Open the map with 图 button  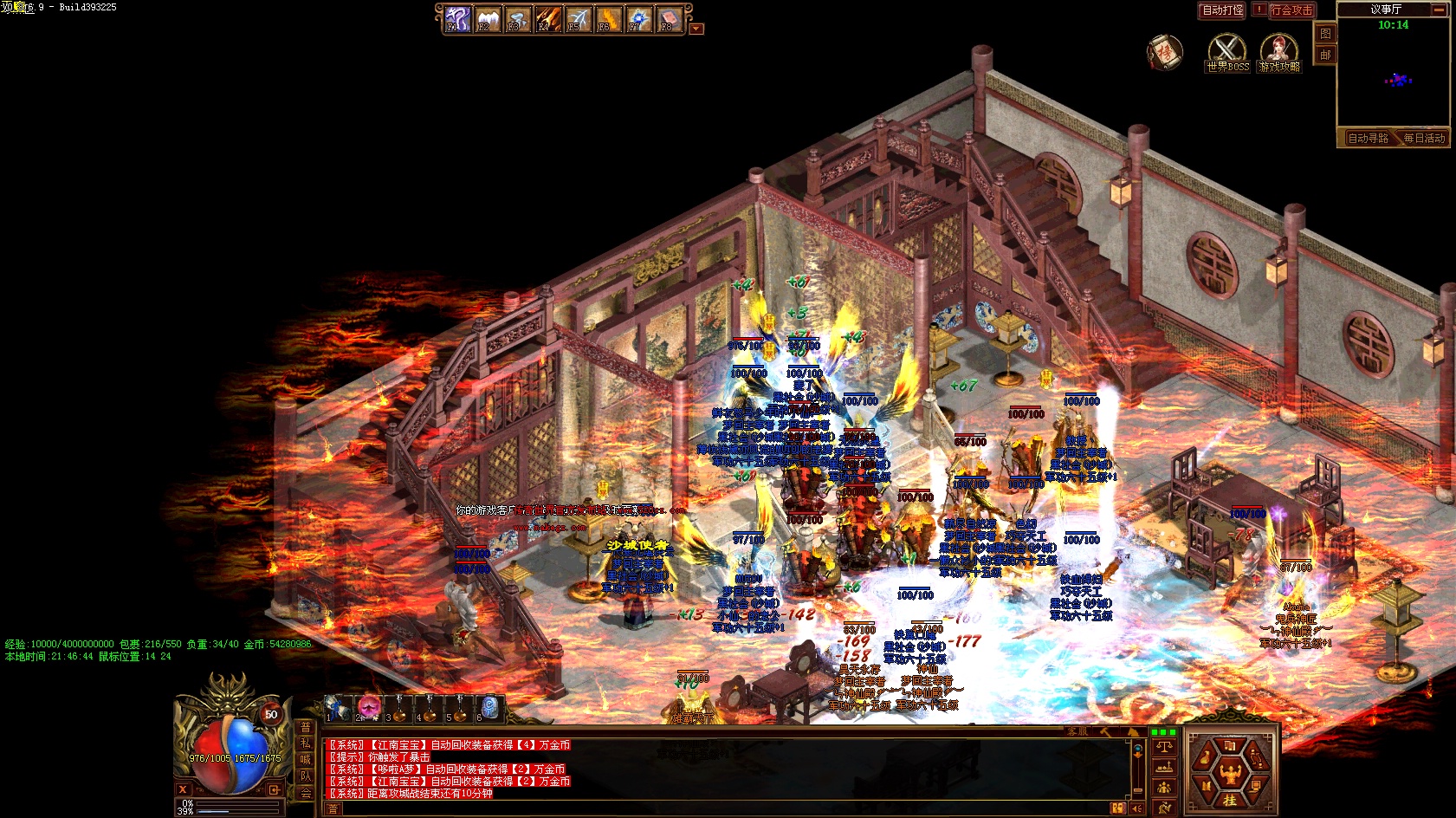pyautogui.click(x=1325, y=34)
